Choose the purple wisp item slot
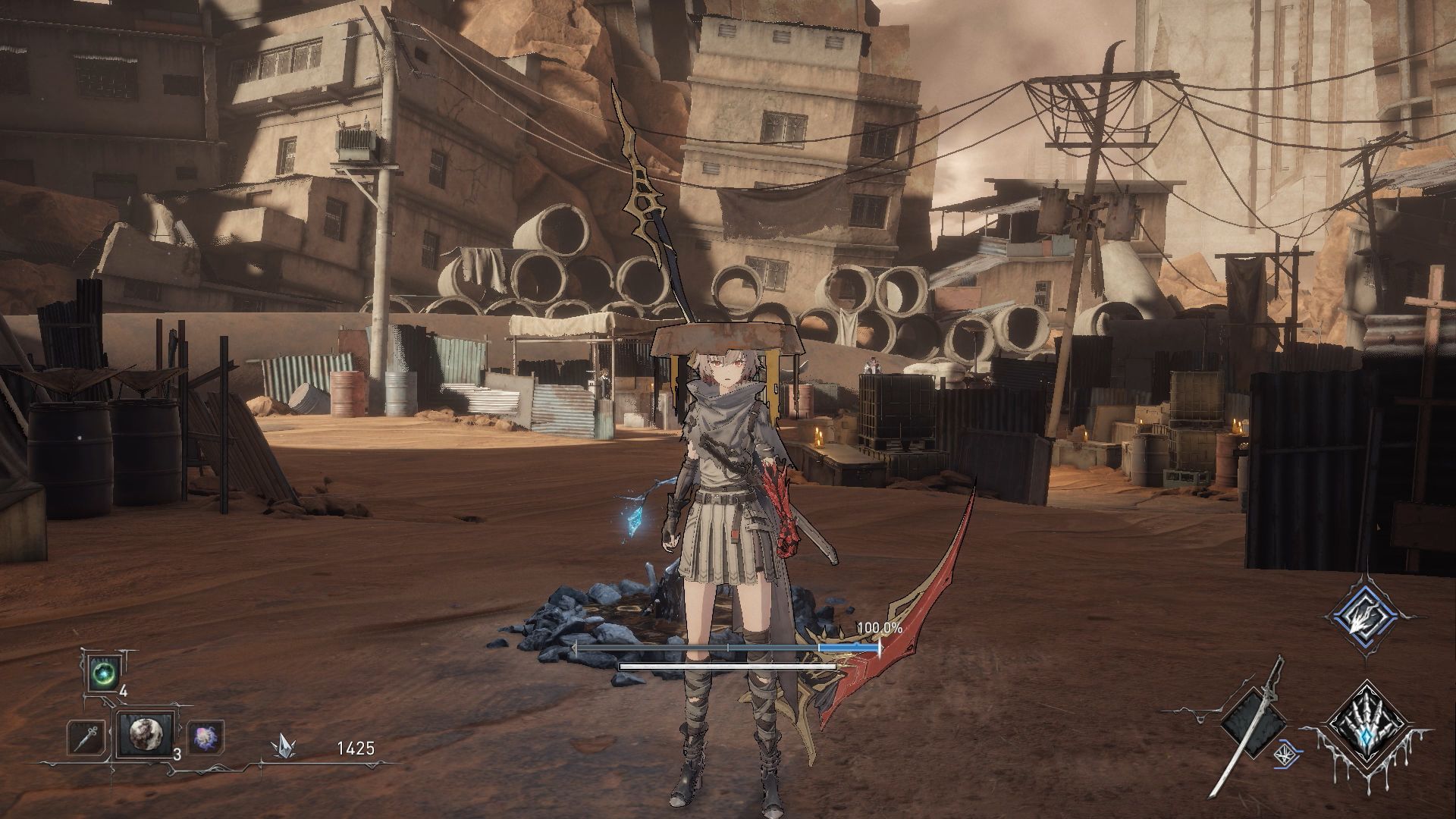 coord(204,737)
